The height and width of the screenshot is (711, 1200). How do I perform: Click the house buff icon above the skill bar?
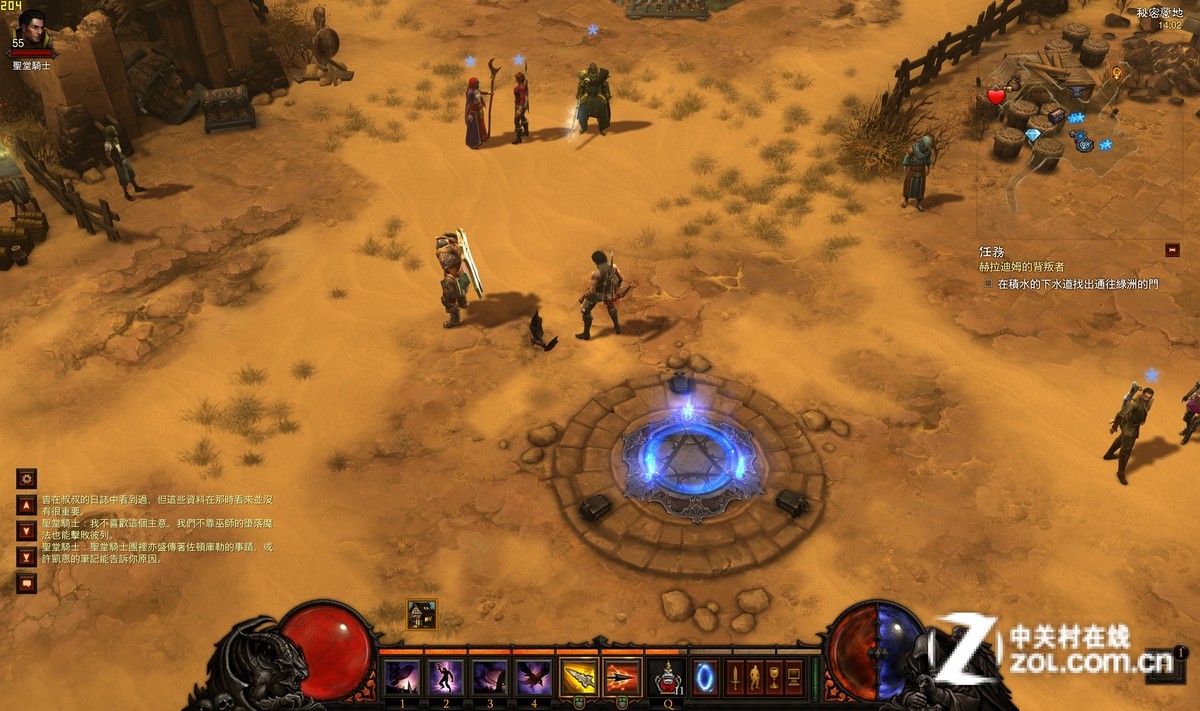tap(422, 614)
